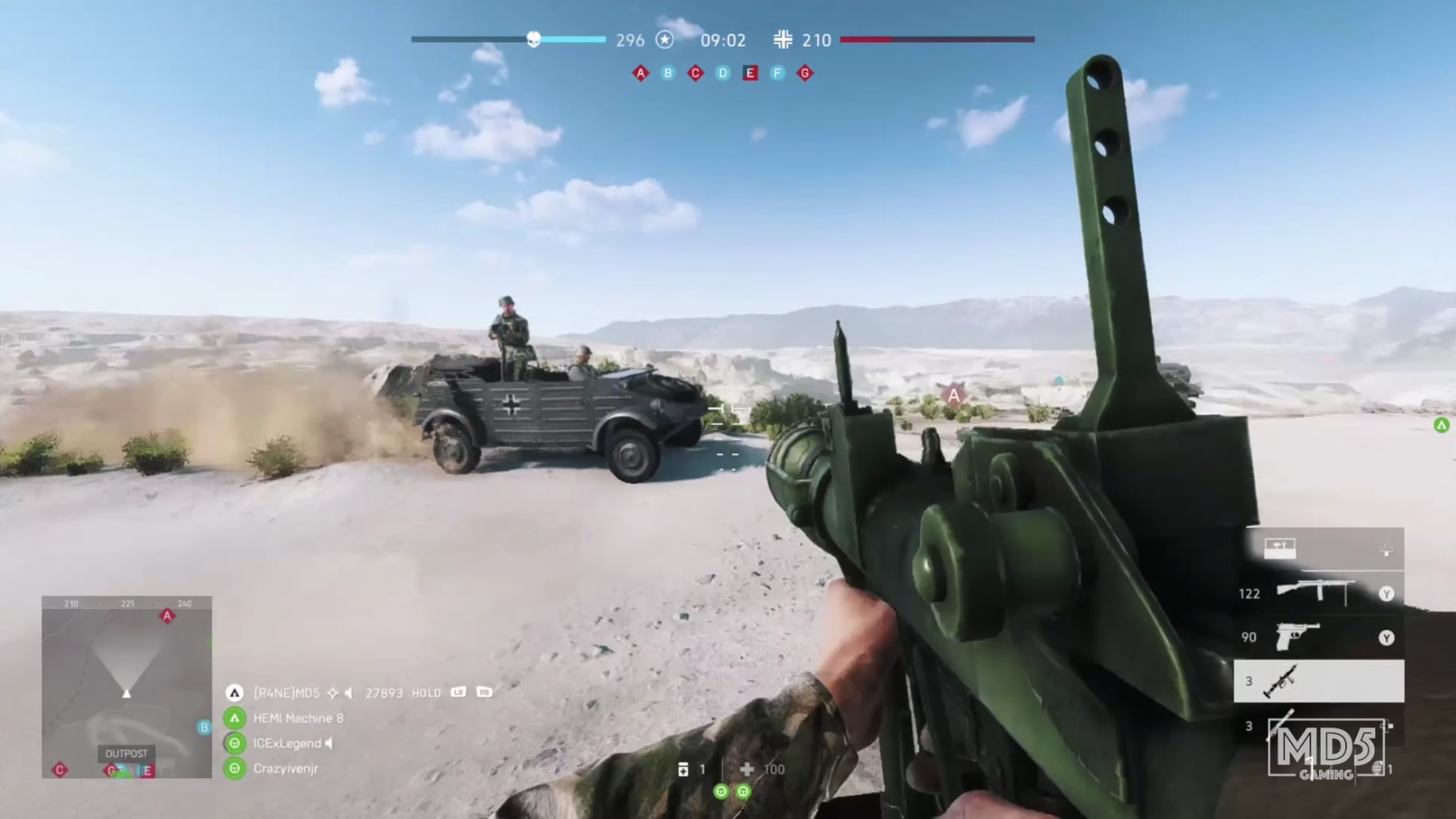Open objective A marker in the top bar

[x=641, y=73]
